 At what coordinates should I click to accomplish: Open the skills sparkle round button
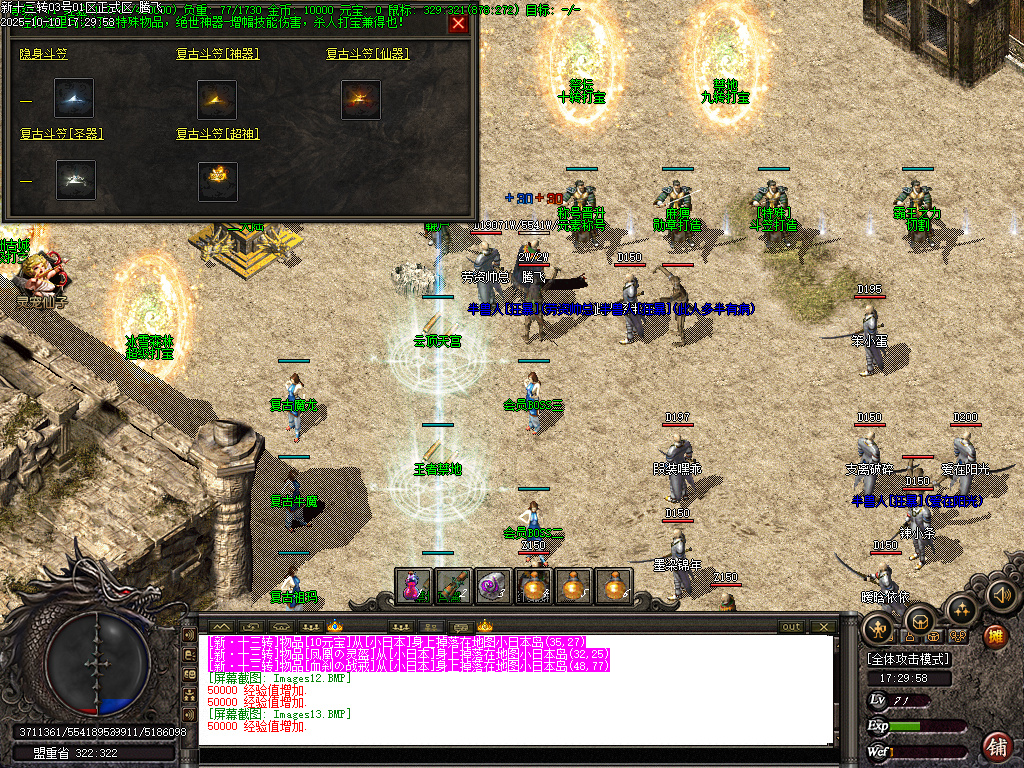click(x=961, y=607)
